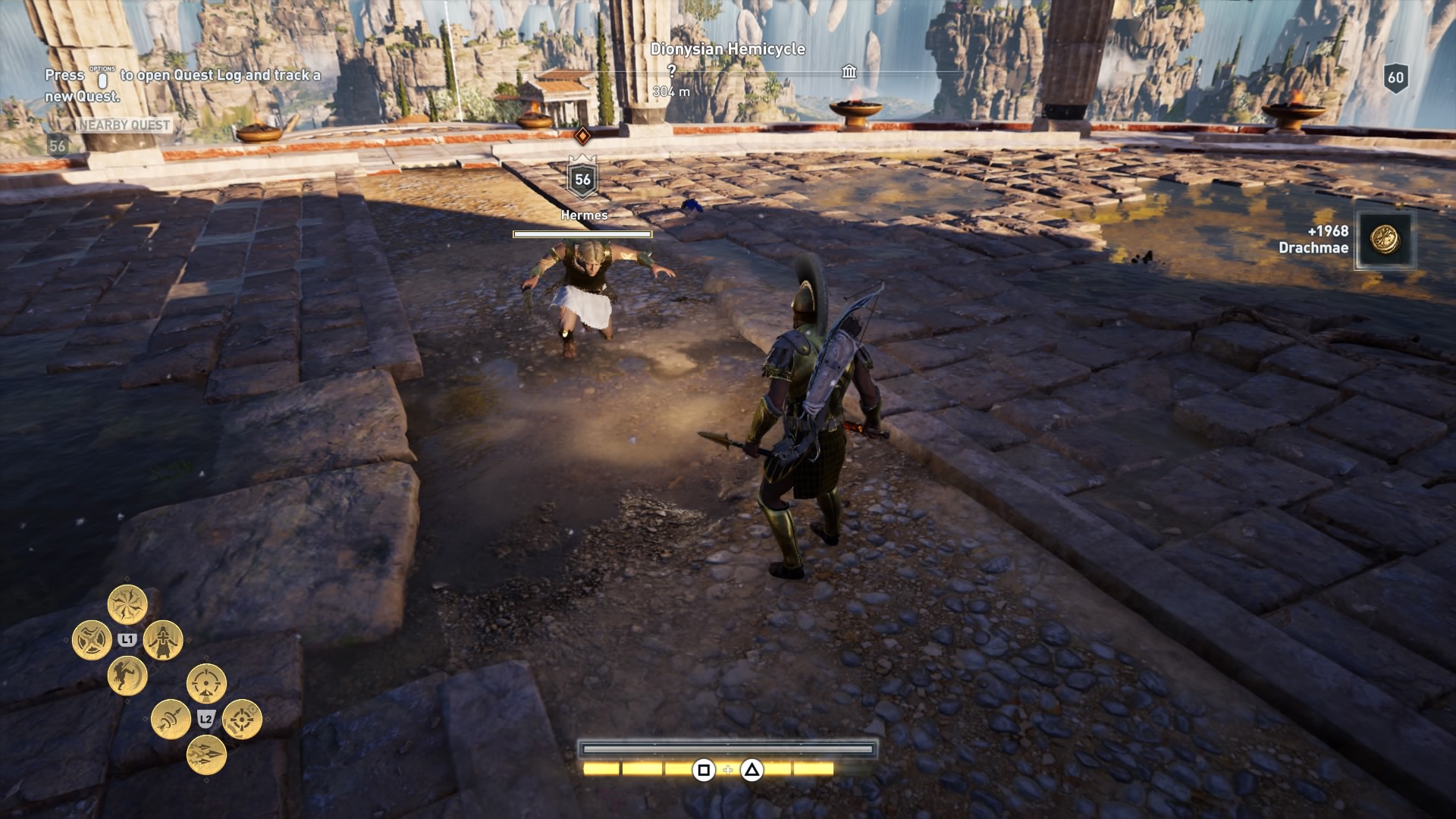This screenshot has height=819, width=1456.
Task: Select the Sparta Kick ability icon
Action: point(127,676)
